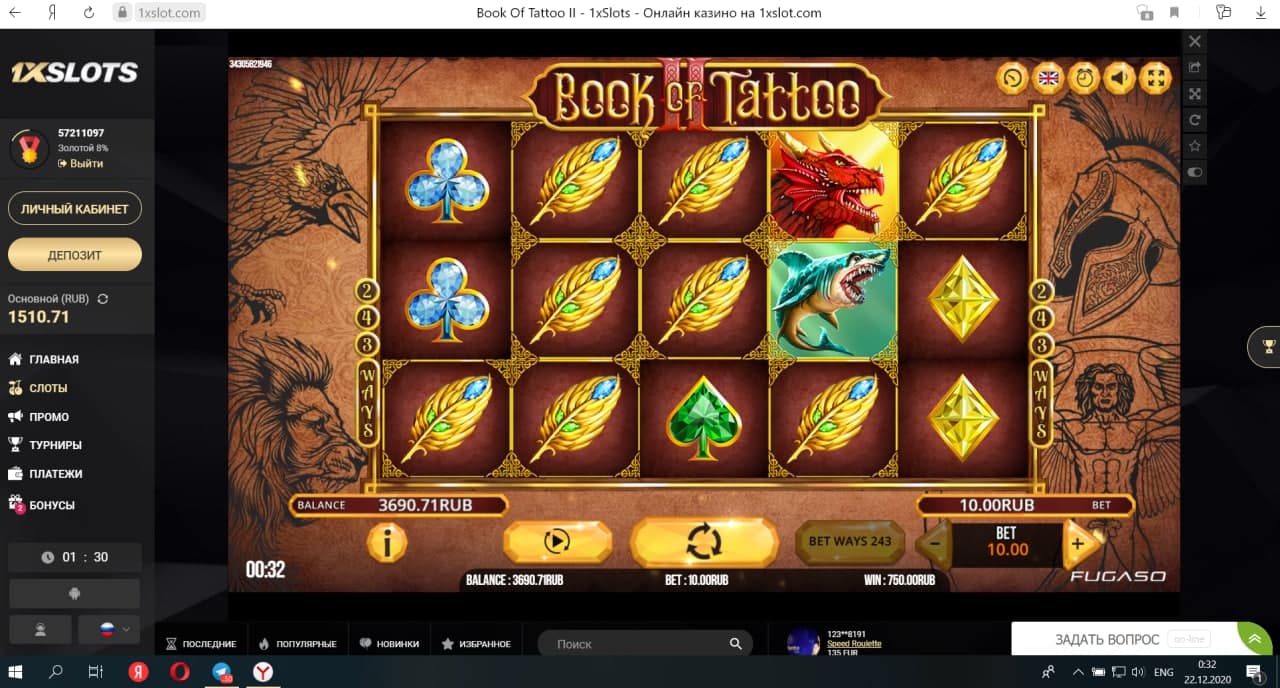Switch the game to fullscreen mode

1155,77
